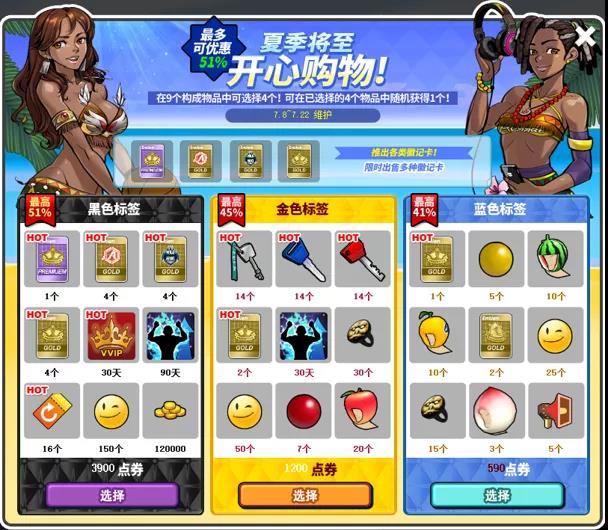Open the emblem card promotion link
Viewport: 608px width, 530px height.
tap(403, 153)
